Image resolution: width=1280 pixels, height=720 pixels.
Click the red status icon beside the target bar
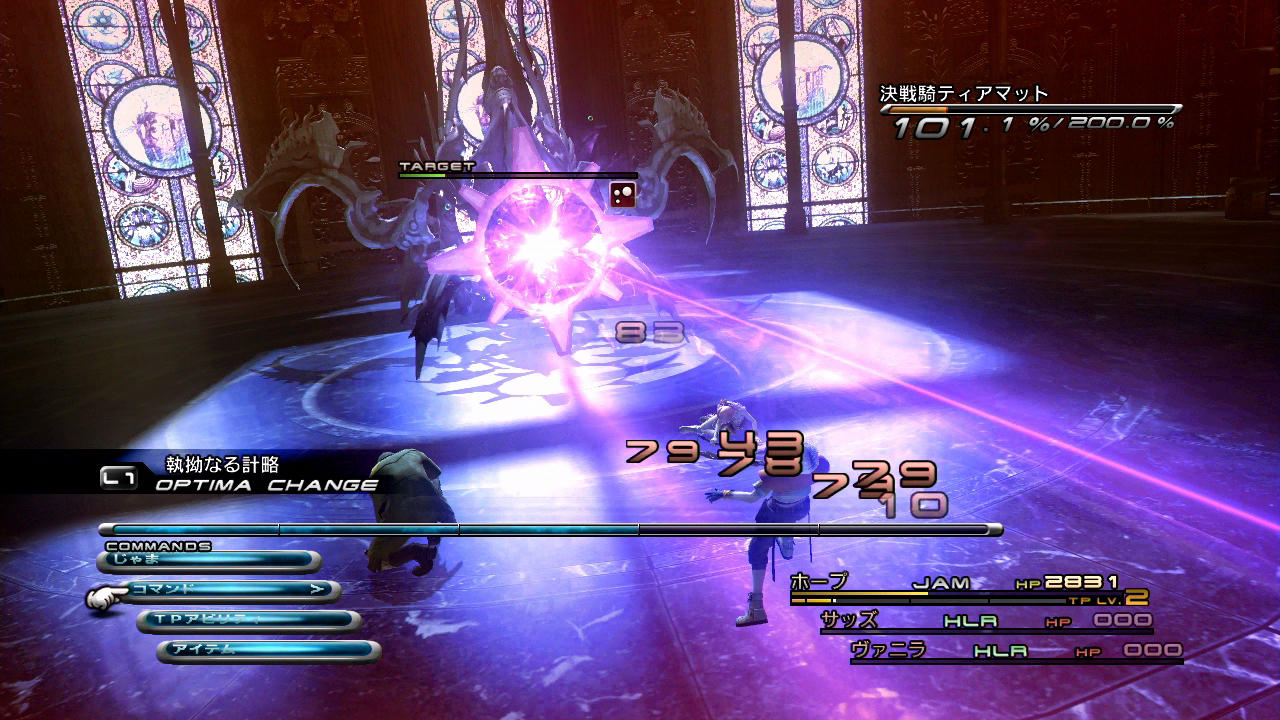(x=623, y=194)
